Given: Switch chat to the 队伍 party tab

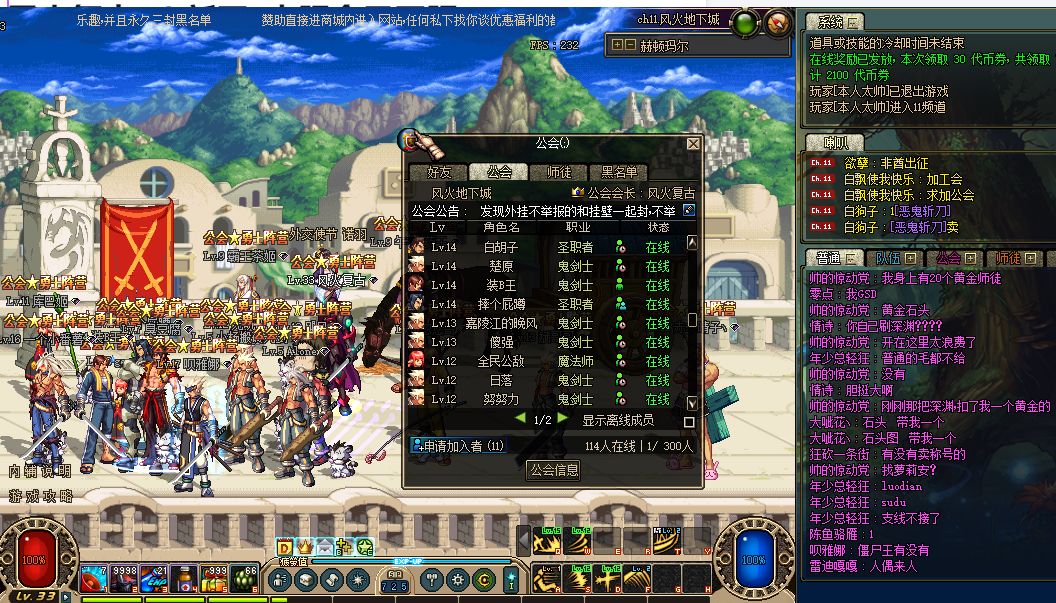Looking at the screenshot, I should (x=888, y=258).
